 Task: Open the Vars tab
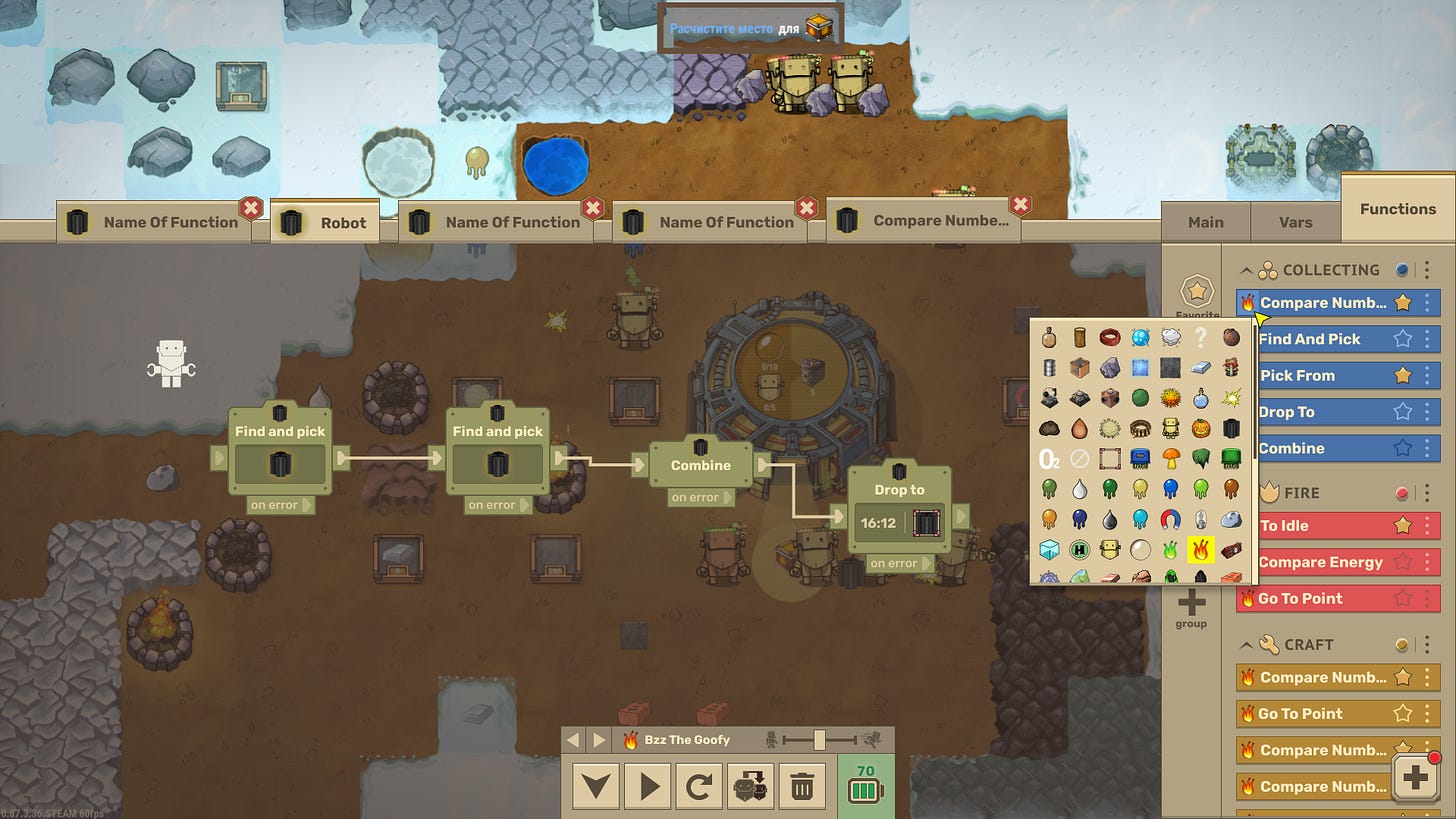click(x=1295, y=222)
